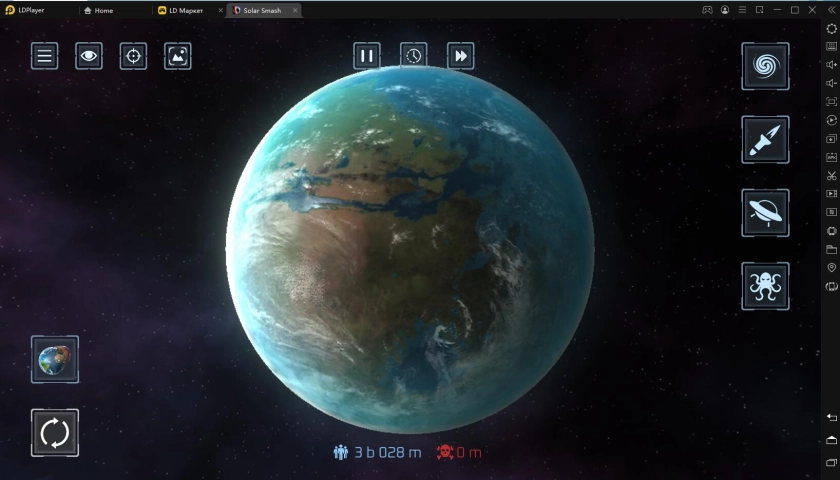Take a screenshot with the picture icon
The height and width of the screenshot is (480, 840).
[177, 56]
